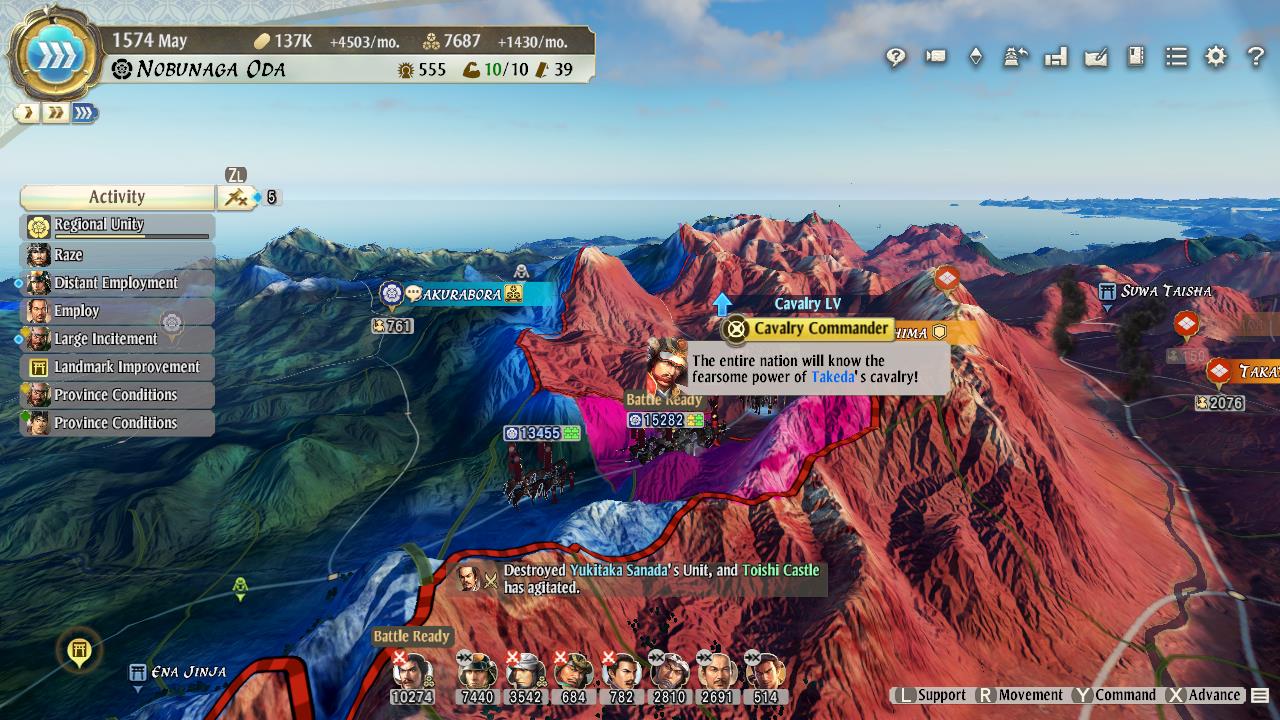Click the castle return icon
The height and width of the screenshot is (720, 1280).
tap(1016, 57)
